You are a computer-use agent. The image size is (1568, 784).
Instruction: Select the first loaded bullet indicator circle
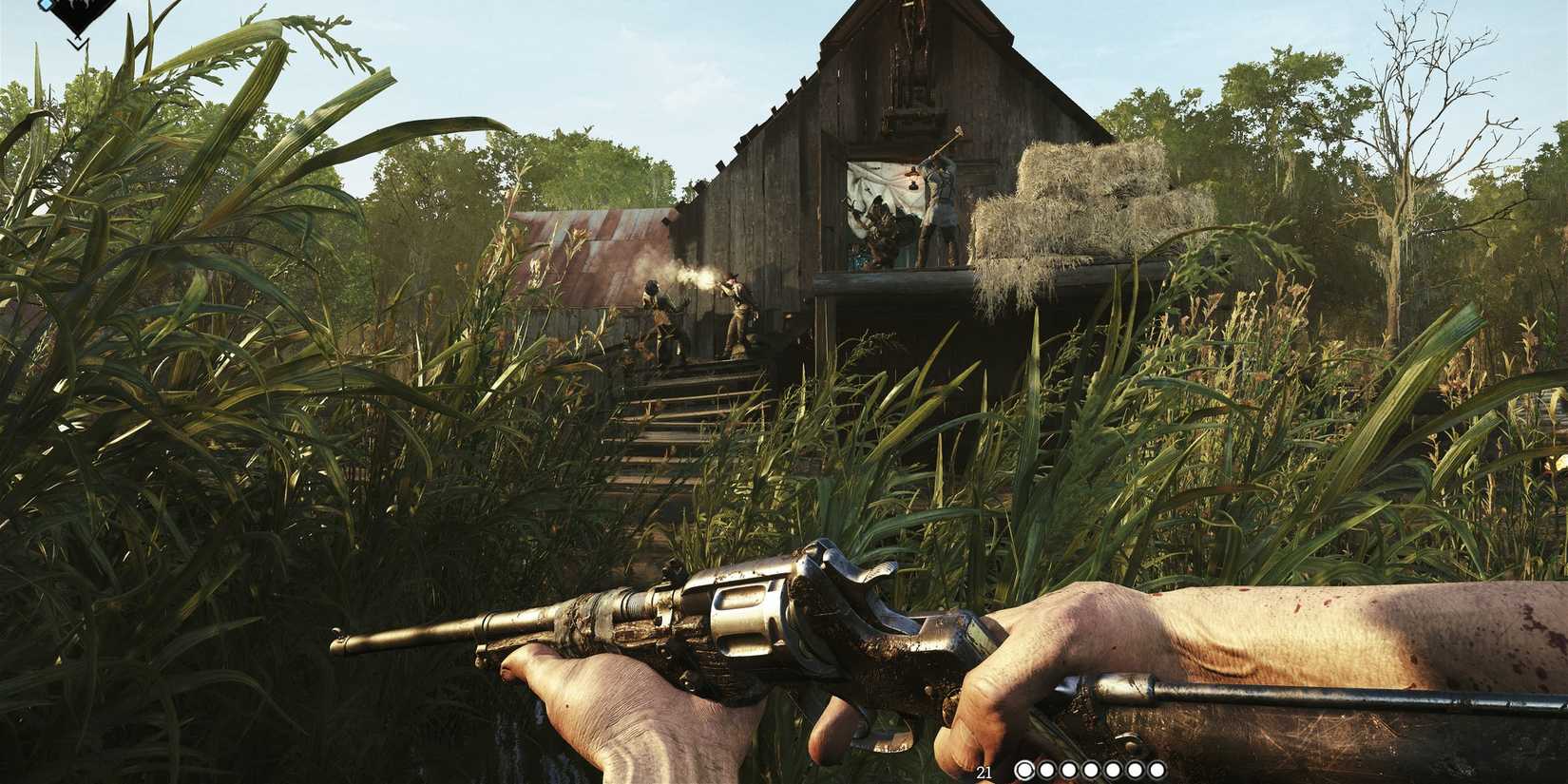(x=1025, y=769)
